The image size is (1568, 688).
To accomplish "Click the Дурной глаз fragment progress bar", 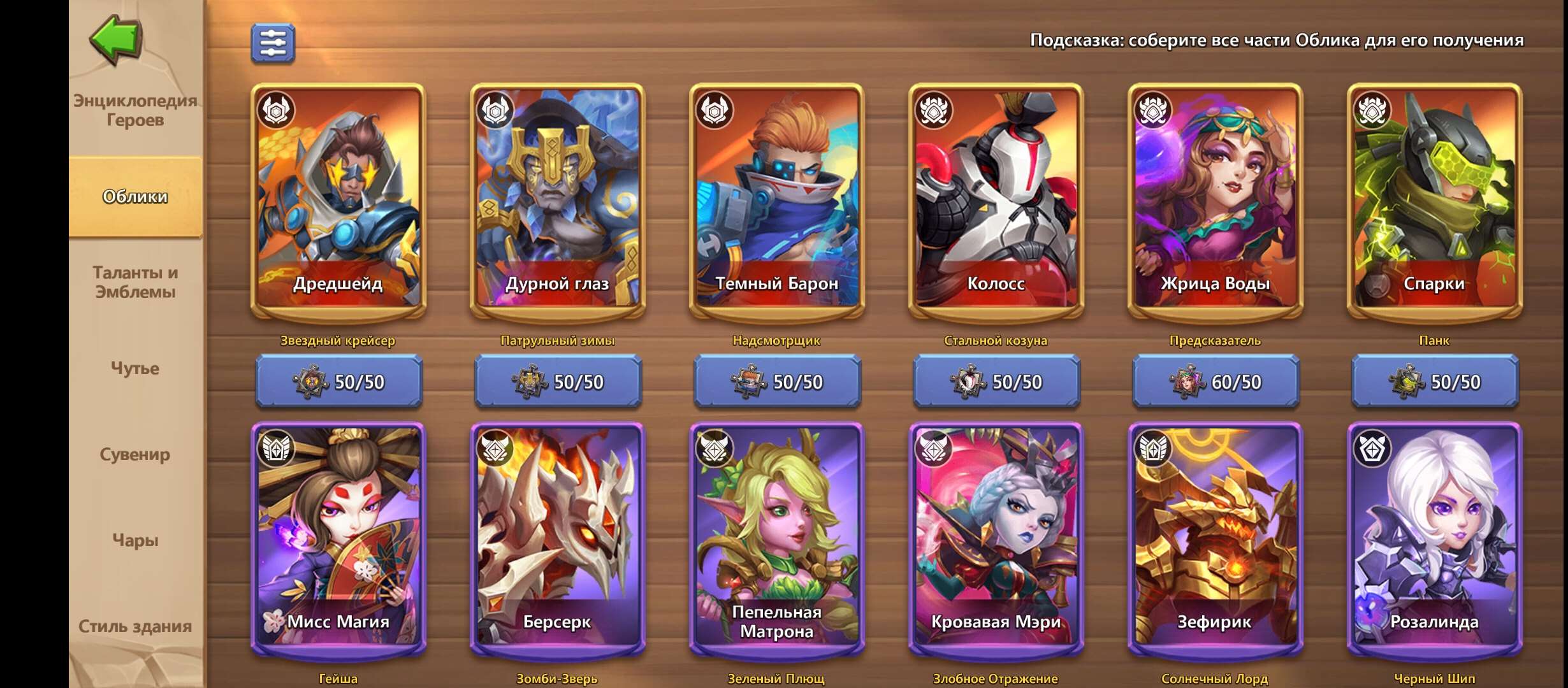I will point(558,383).
